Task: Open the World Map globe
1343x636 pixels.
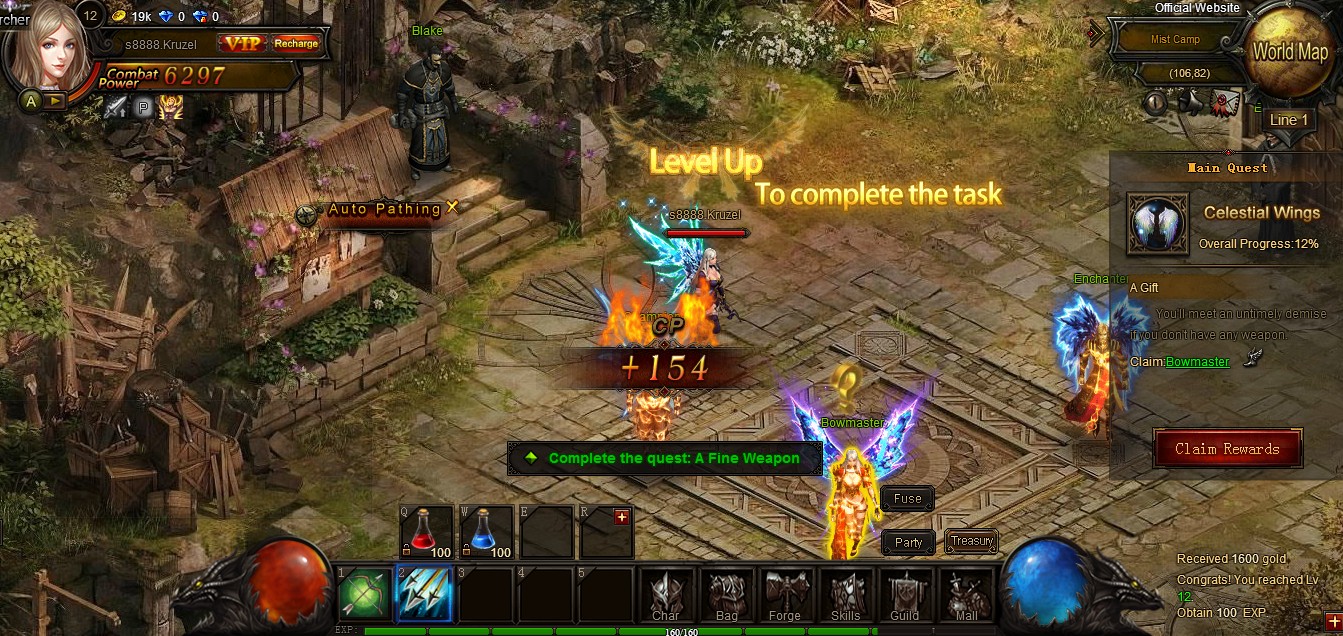Action: [x=1289, y=52]
